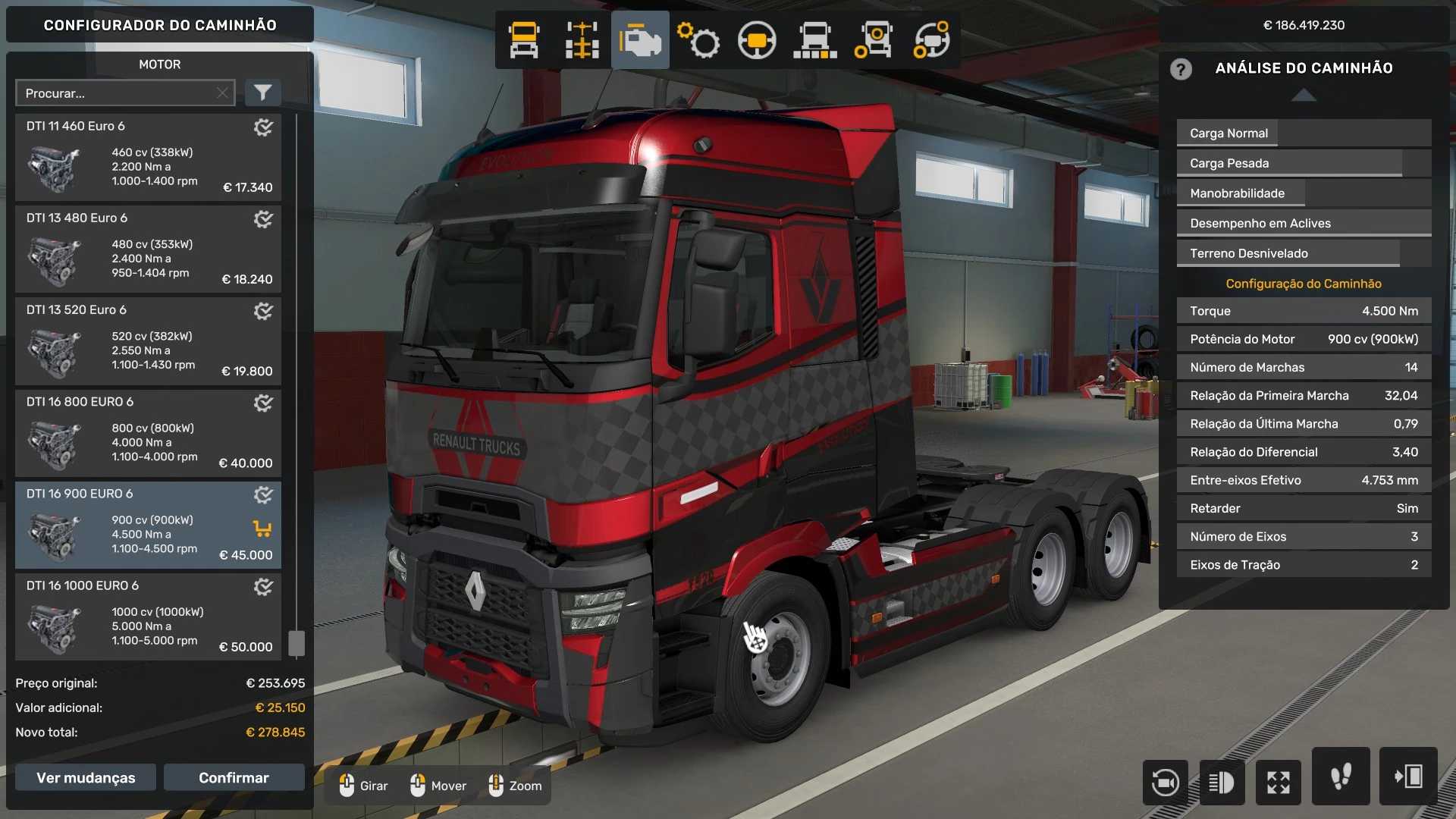Open Ver mudanças to review changes
This screenshot has width=1456, height=819.
tap(86, 777)
